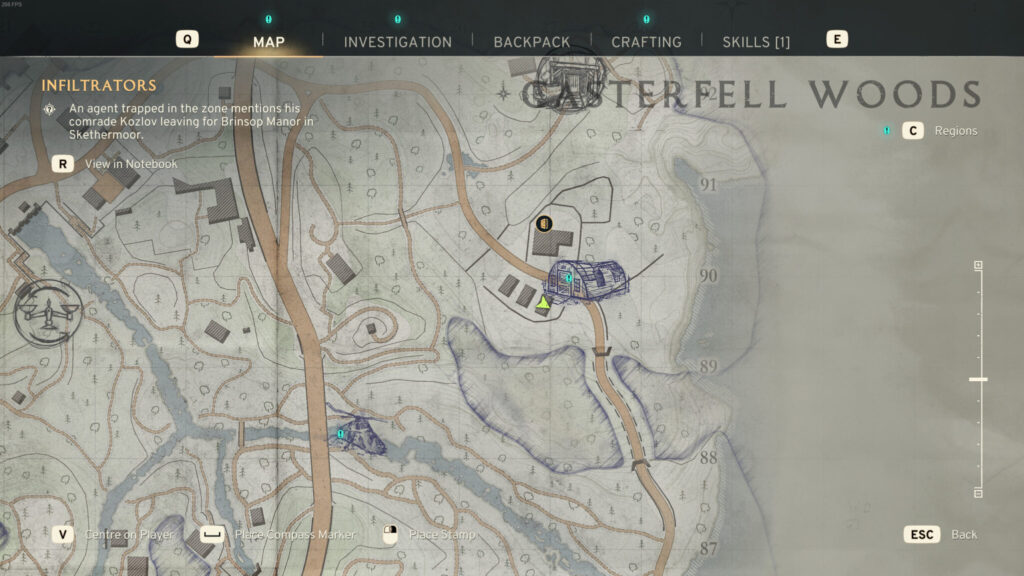Click the green player arrow marker
The image size is (1024, 576).
[543, 302]
